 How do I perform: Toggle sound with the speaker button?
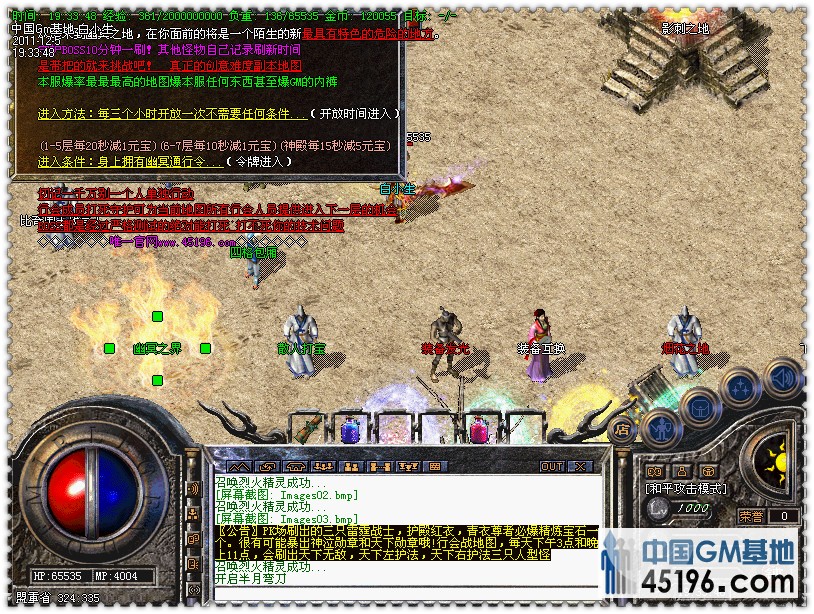click(782, 377)
